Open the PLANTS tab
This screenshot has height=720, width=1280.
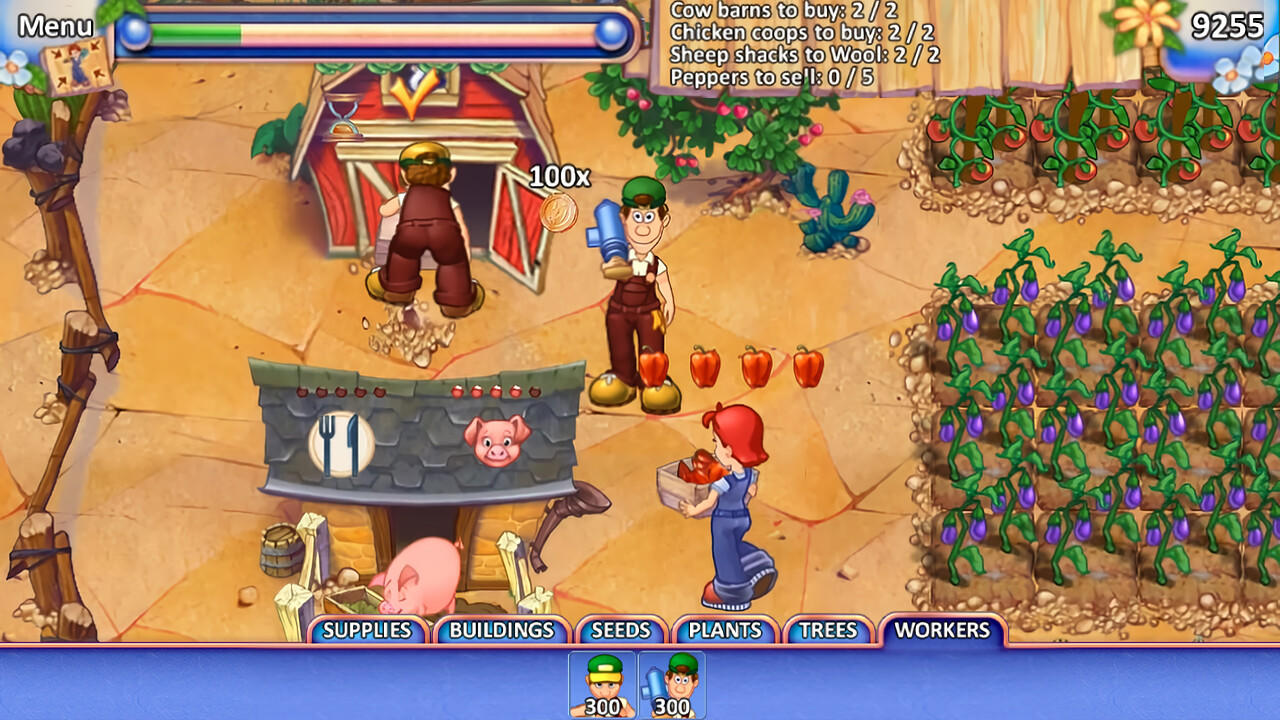pyautogui.click(x=724, y=631)
